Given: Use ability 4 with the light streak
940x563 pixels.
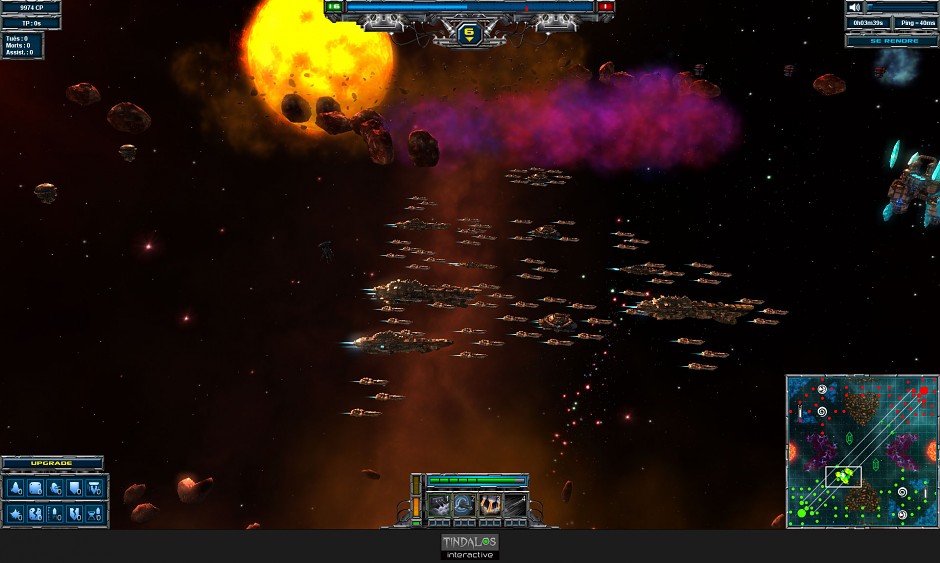Looking at the screenshot, I should [x=514, y=506].
